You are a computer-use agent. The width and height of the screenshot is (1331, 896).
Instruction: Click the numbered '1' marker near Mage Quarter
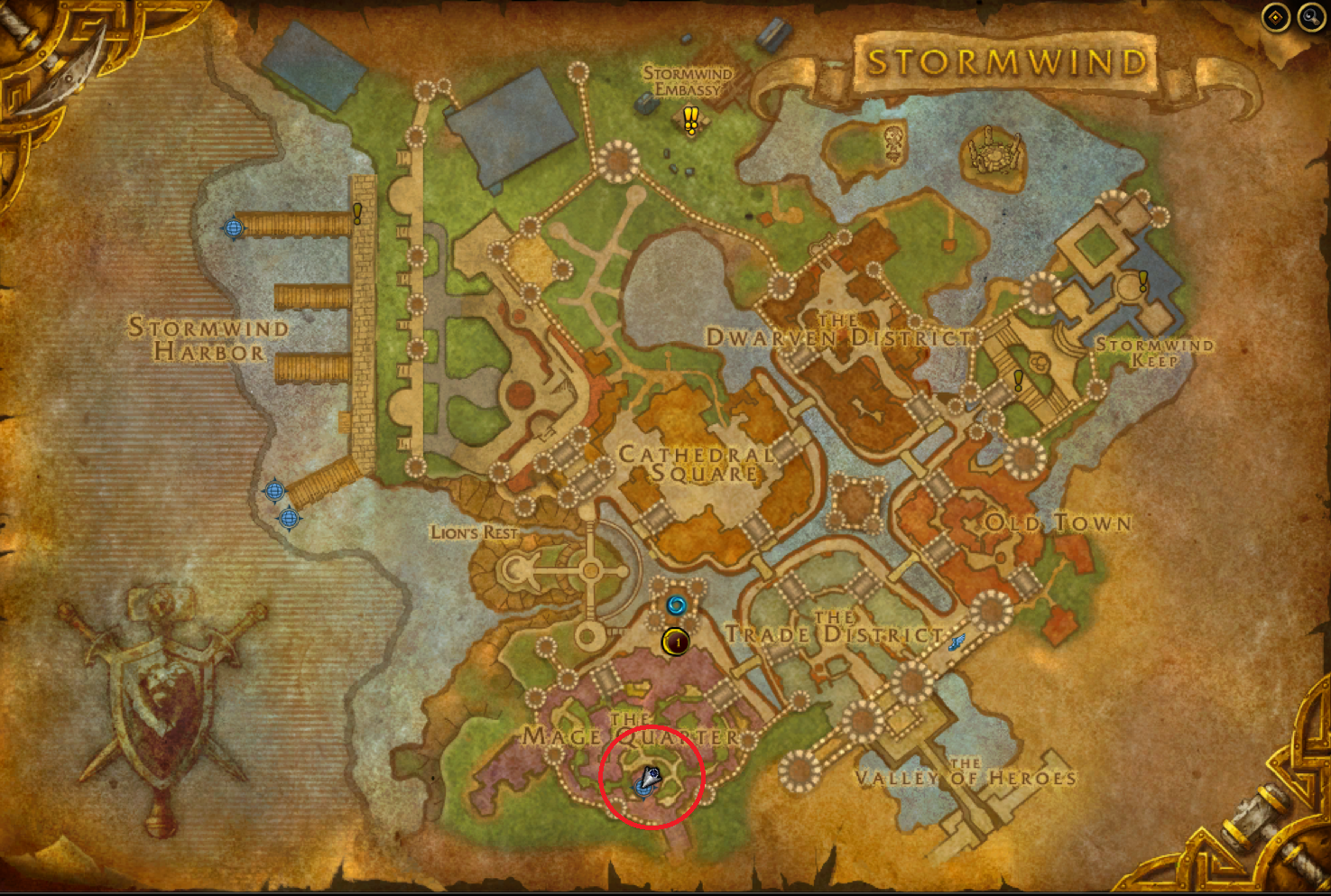[674, 642]
